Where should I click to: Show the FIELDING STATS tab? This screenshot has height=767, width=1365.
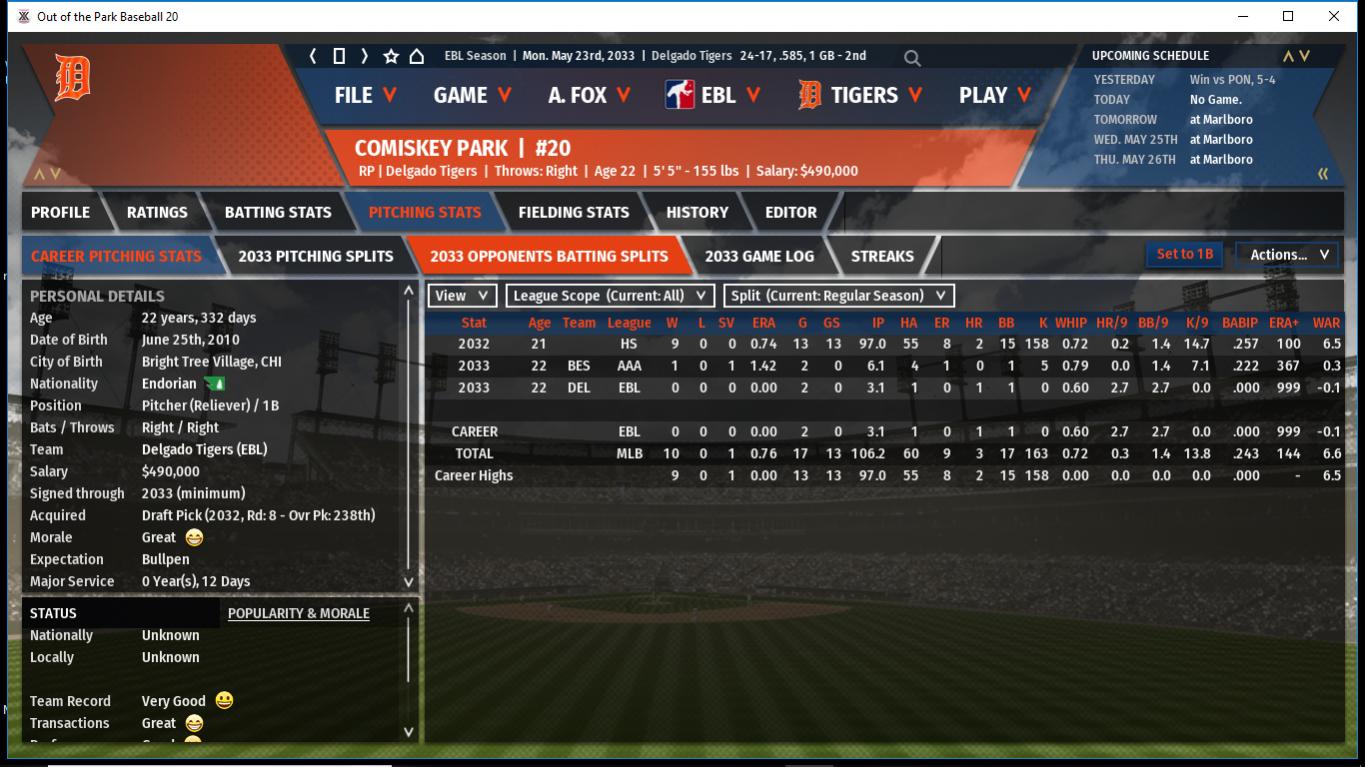[573, 212]
